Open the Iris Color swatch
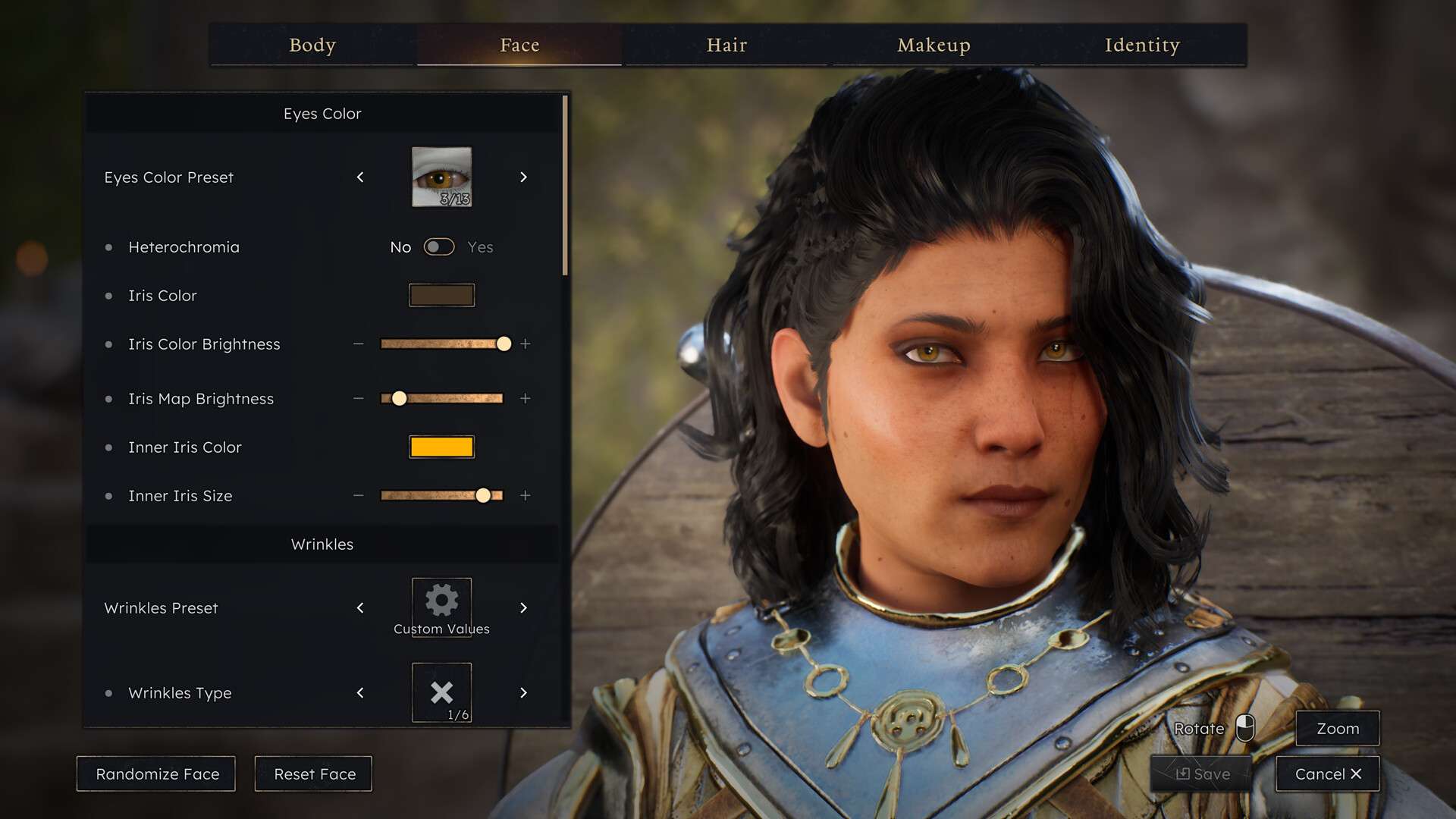The image size is (1456, 819). coord(441,296)
